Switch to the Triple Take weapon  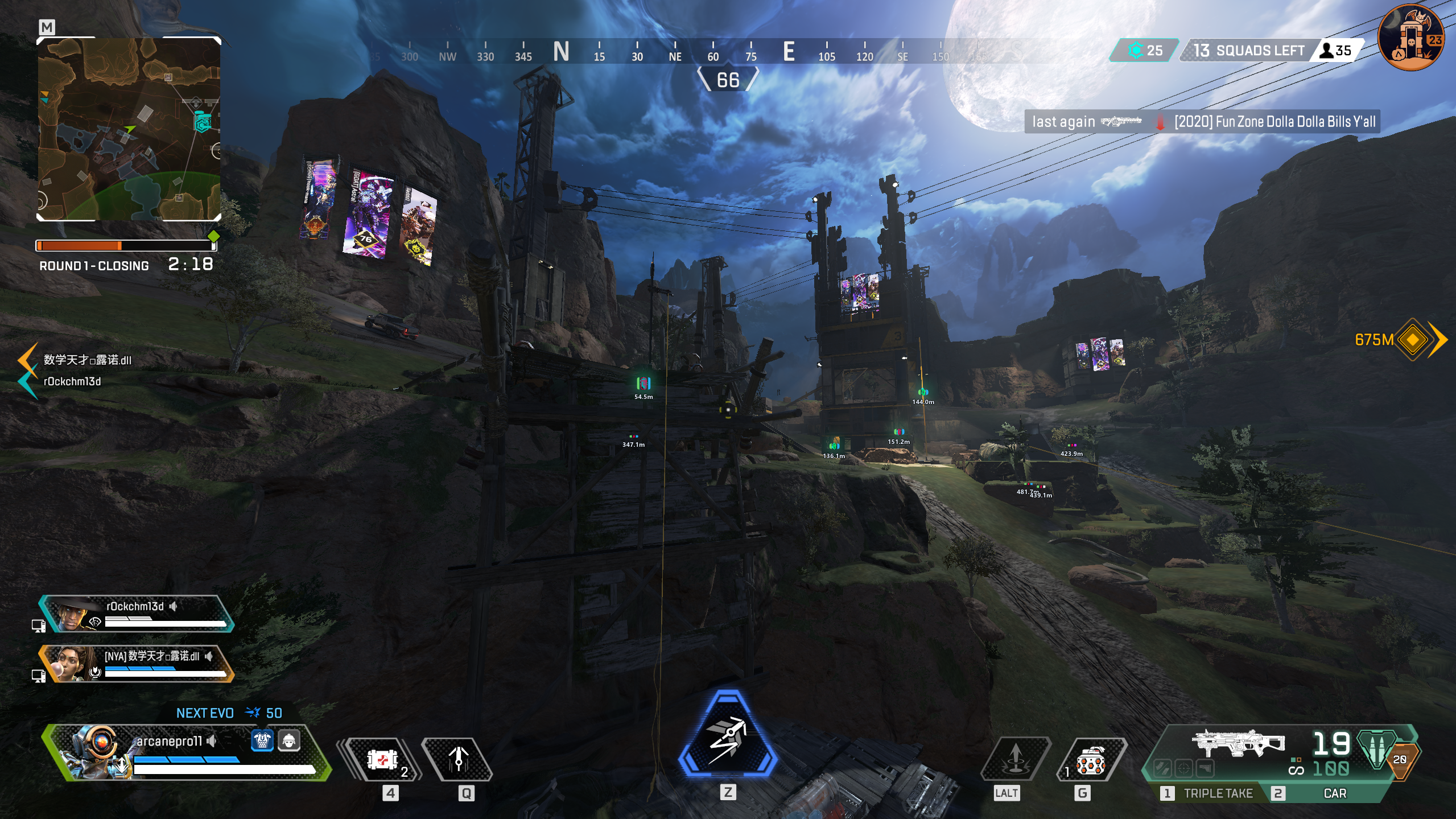[1211, 793]
